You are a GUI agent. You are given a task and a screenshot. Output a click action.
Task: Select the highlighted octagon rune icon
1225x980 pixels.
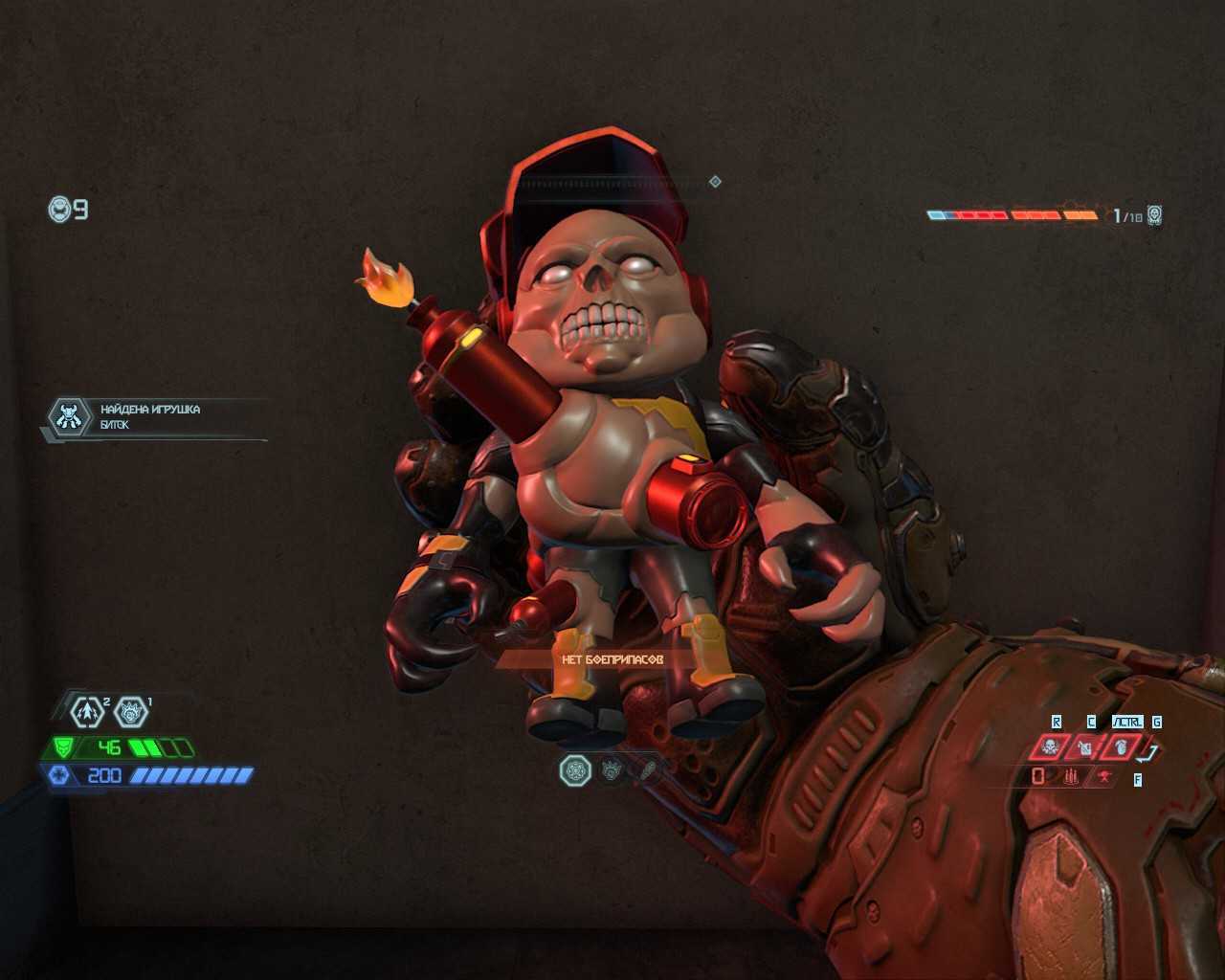(x=575, y=769)
